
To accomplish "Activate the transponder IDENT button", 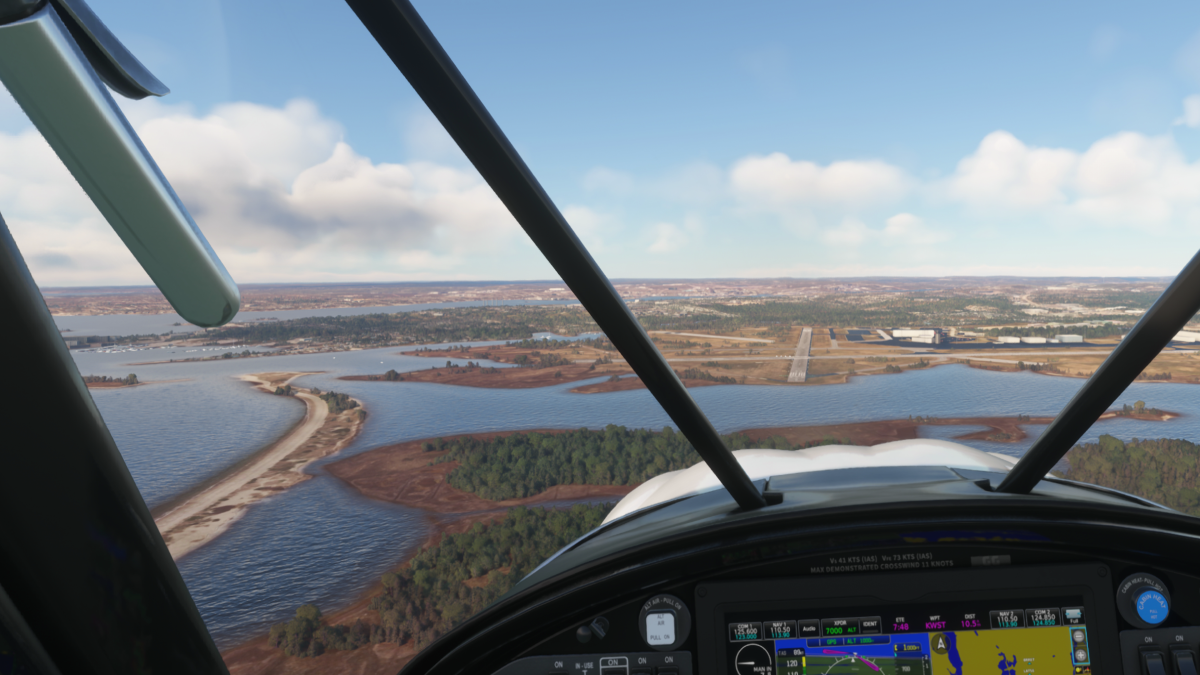I will pos(871,629).
